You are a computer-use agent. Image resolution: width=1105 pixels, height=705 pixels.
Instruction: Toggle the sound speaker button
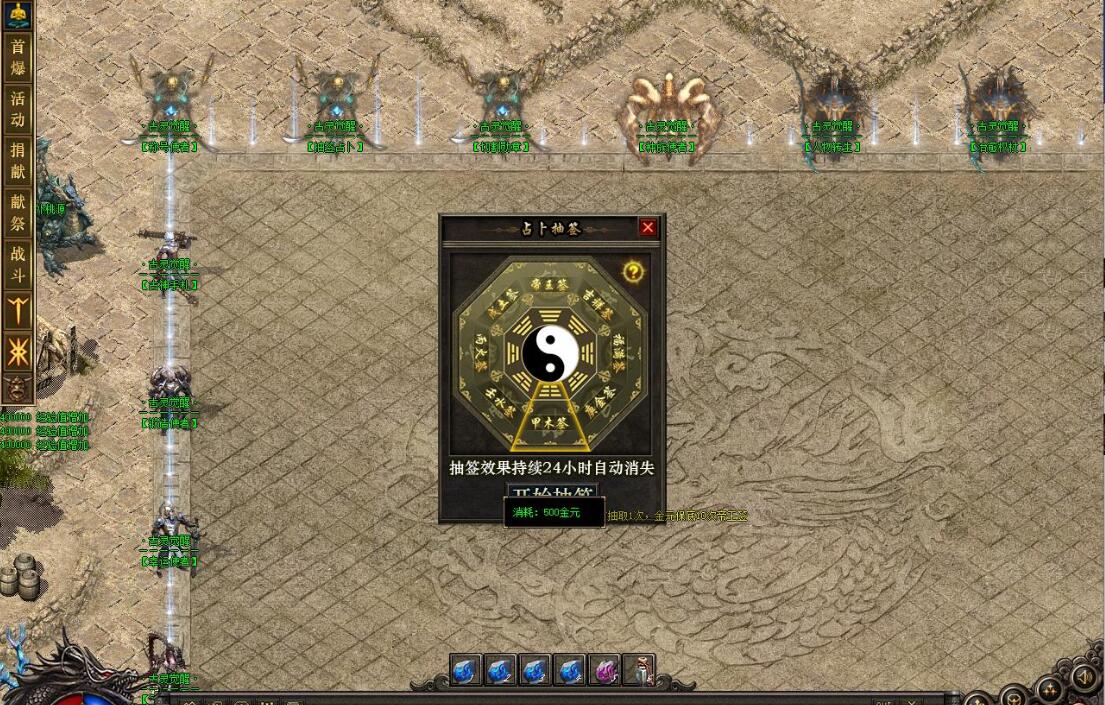point(1084,678)
